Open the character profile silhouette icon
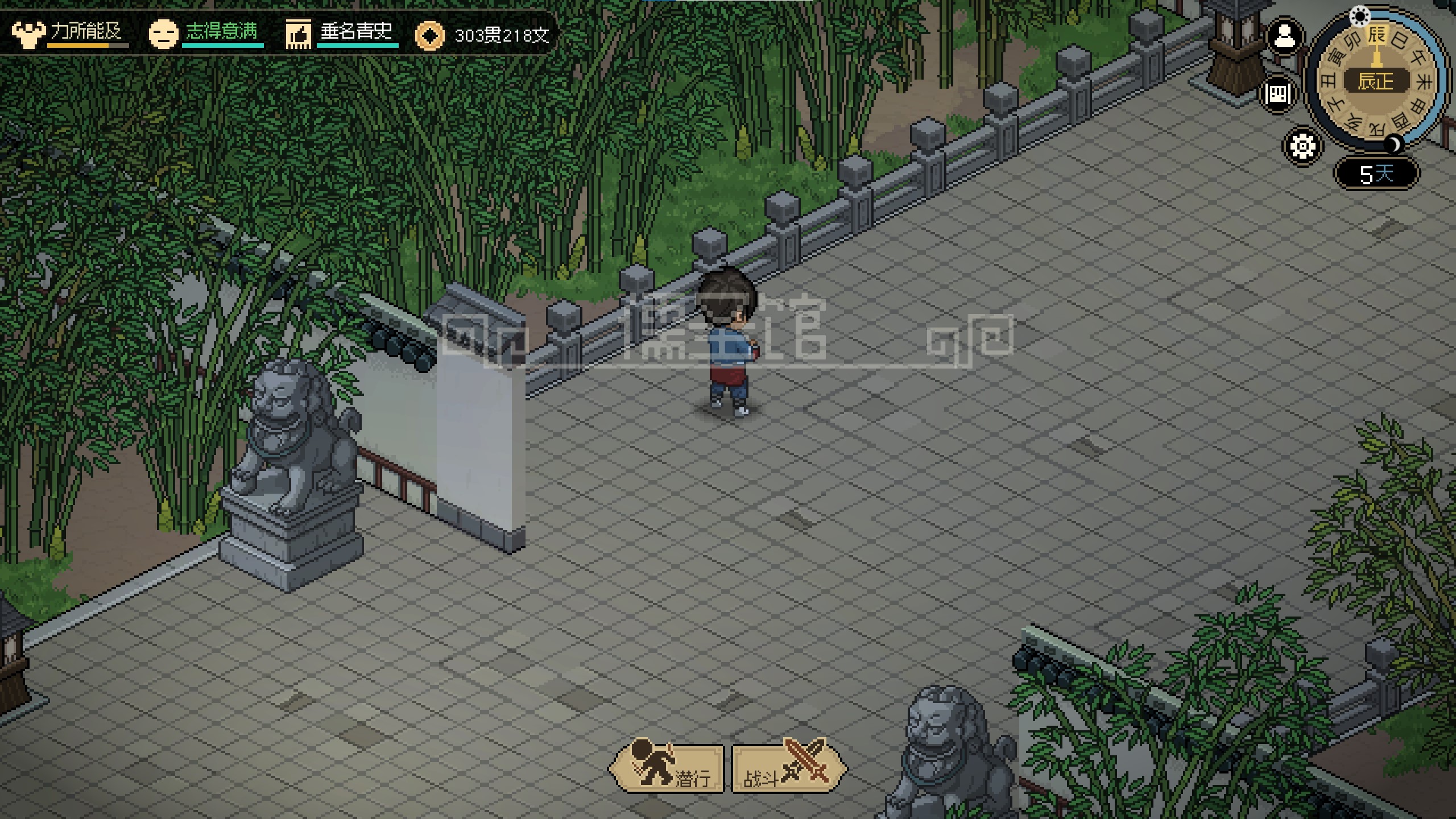Image resolution: width=1456 pixels, height=819 pixels. coord(1284,36)
